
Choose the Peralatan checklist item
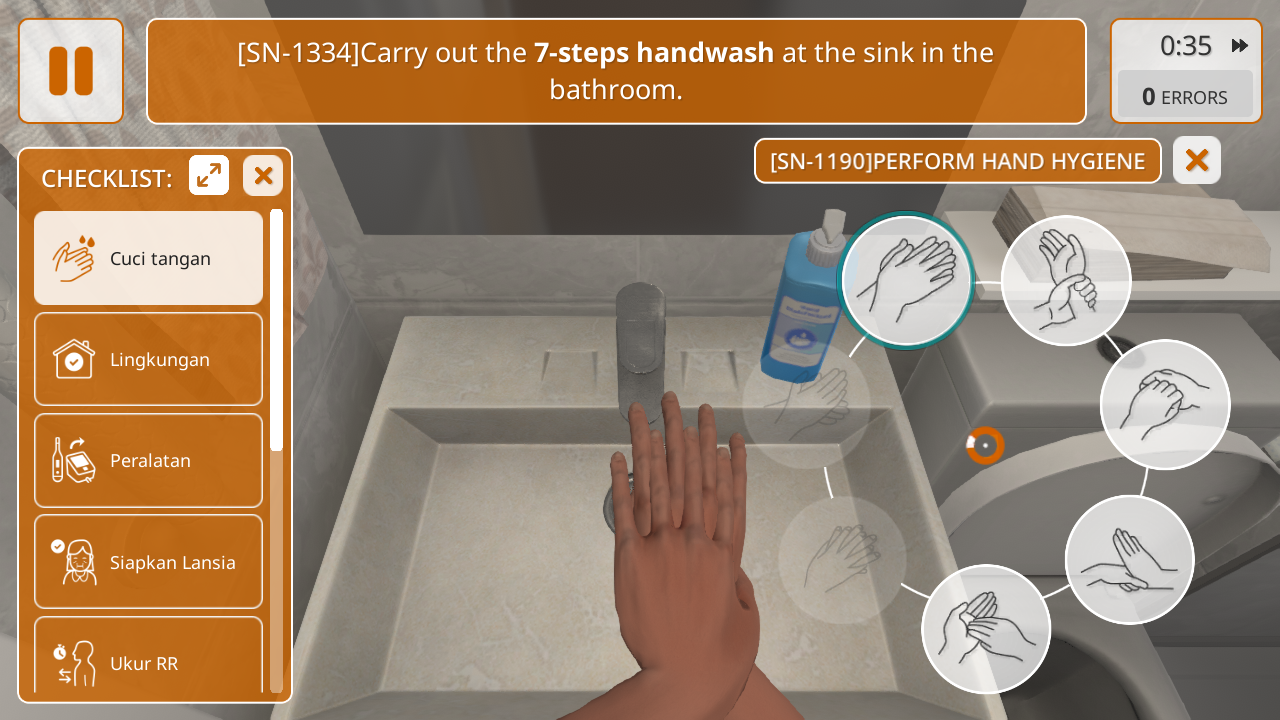click(149, 460)
